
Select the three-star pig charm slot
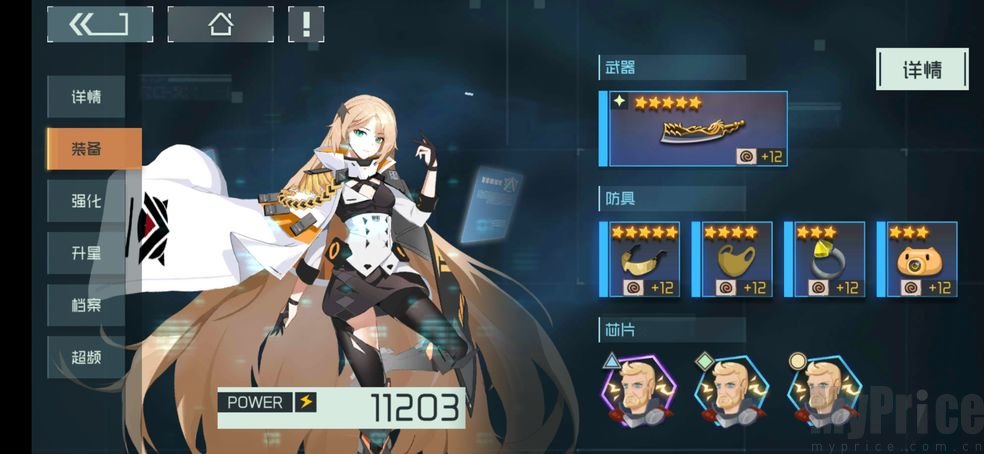pyautogui.click(x=917, y=259)
